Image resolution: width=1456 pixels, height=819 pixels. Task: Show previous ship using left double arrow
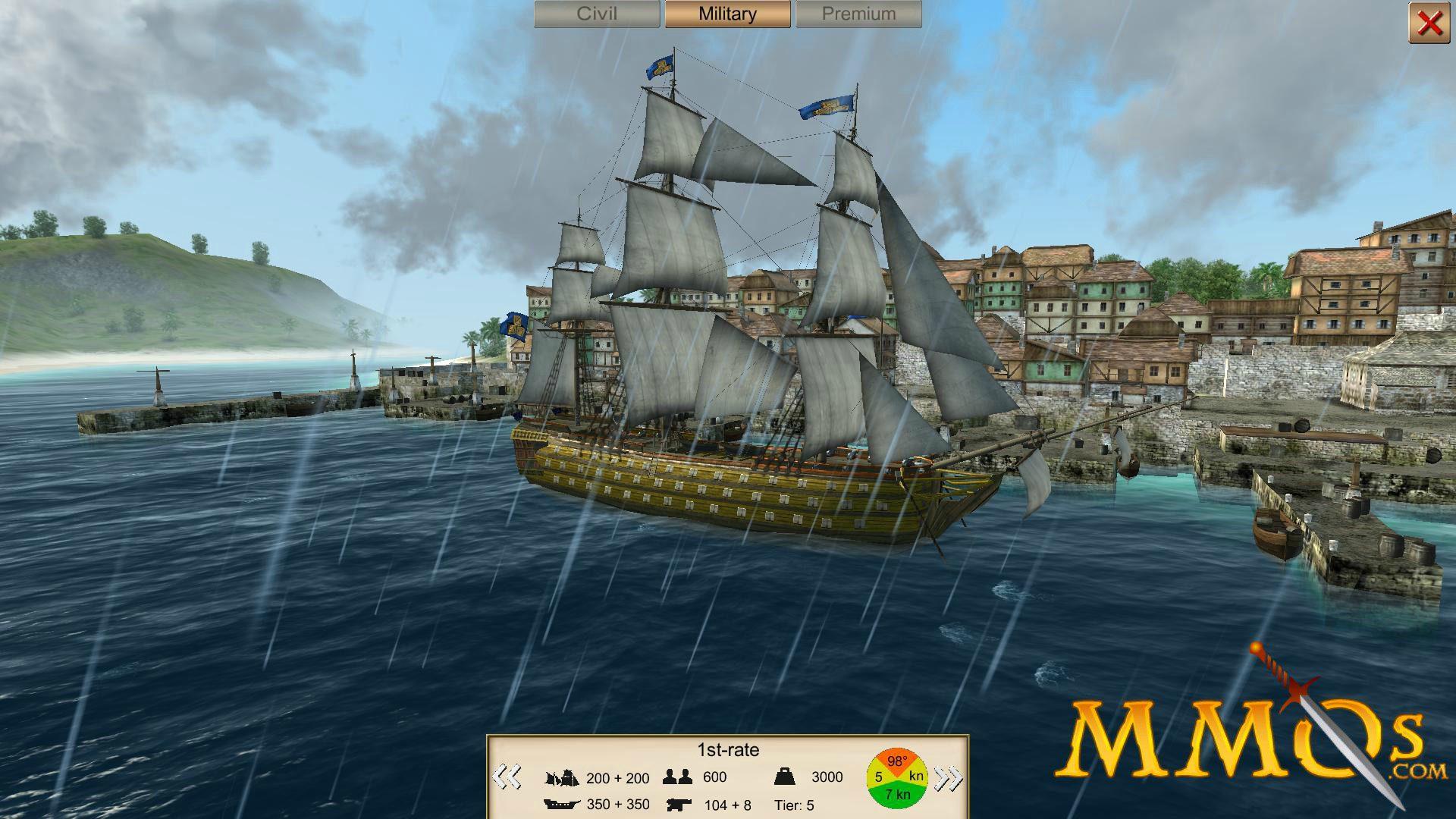507,777
